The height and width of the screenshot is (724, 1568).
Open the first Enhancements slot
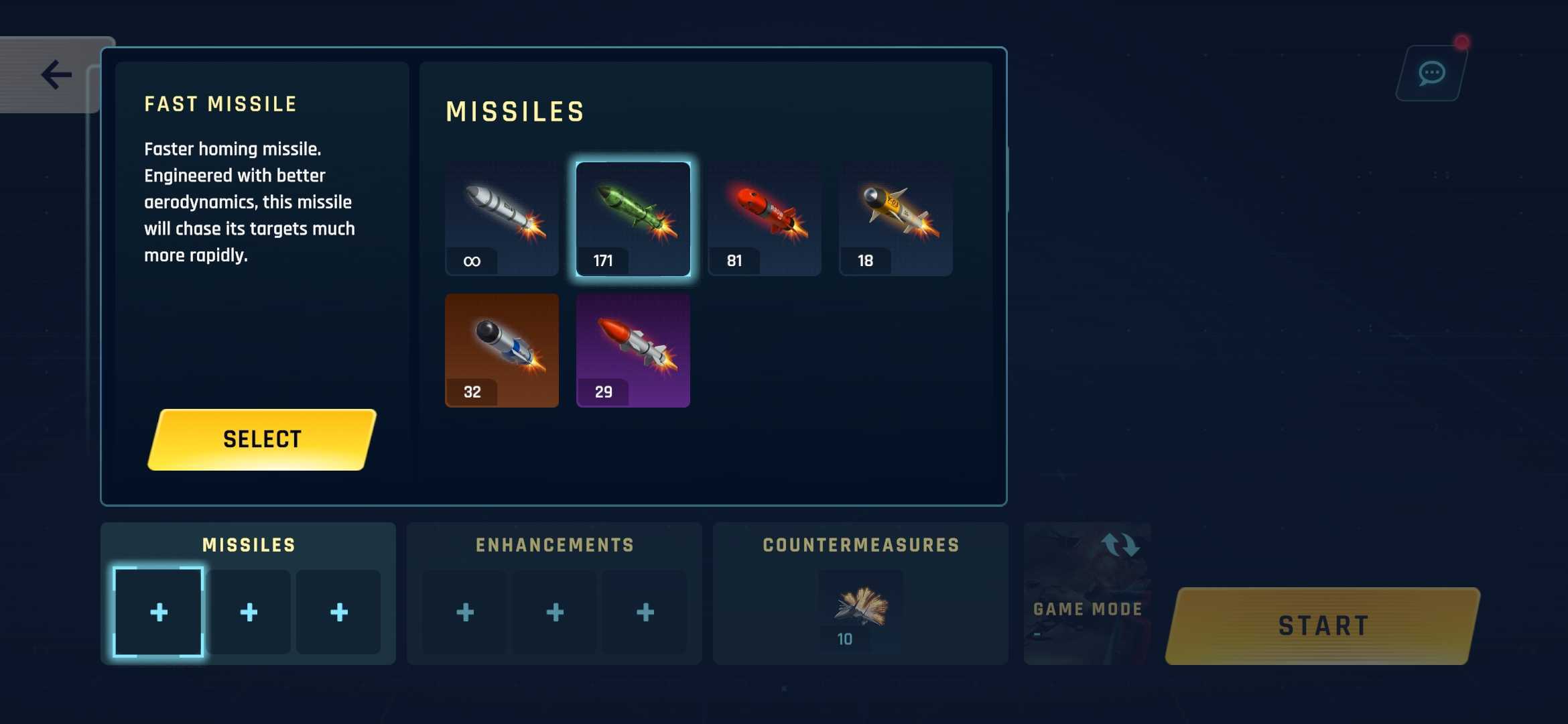[464, 611]
